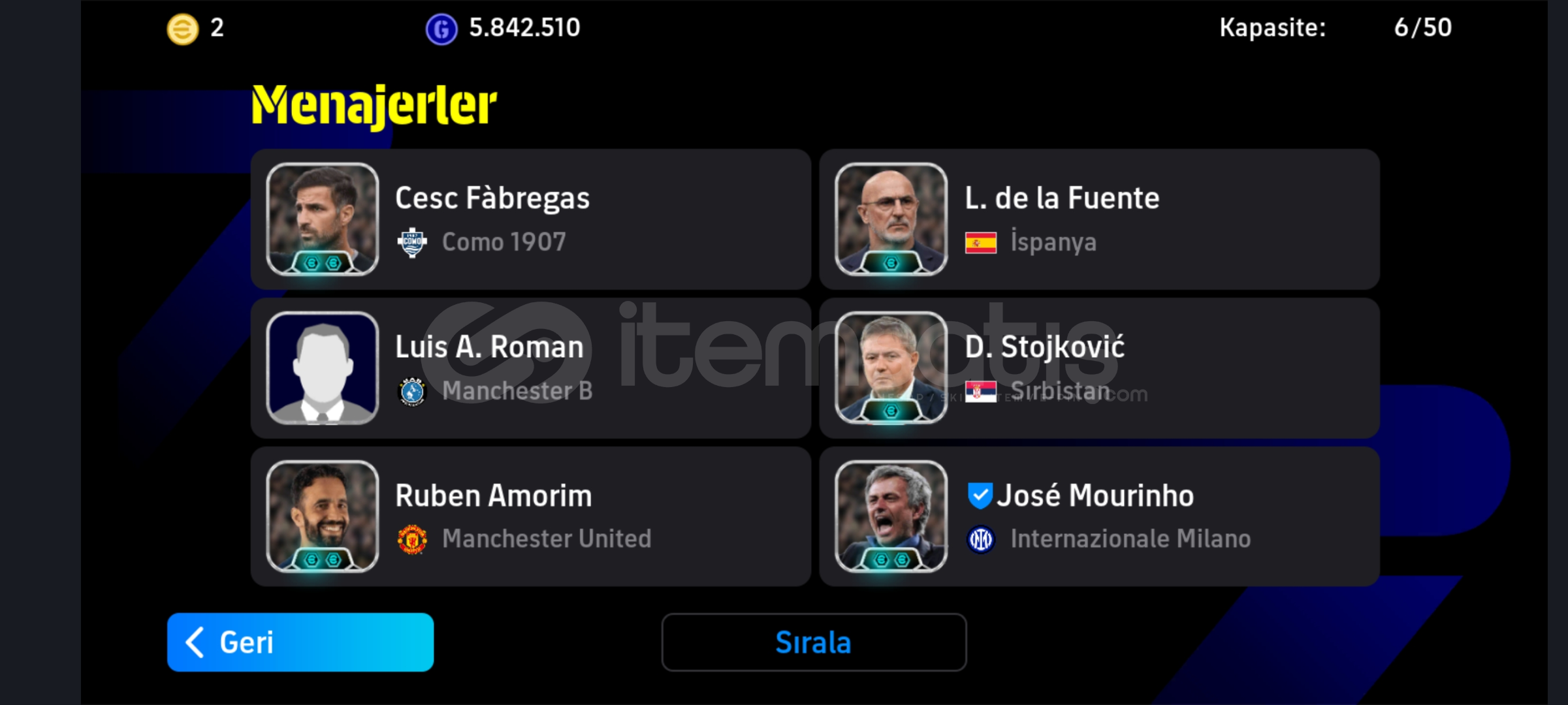Open the Sırala sorting options
1568x705 pixels.
click(813, 642)
